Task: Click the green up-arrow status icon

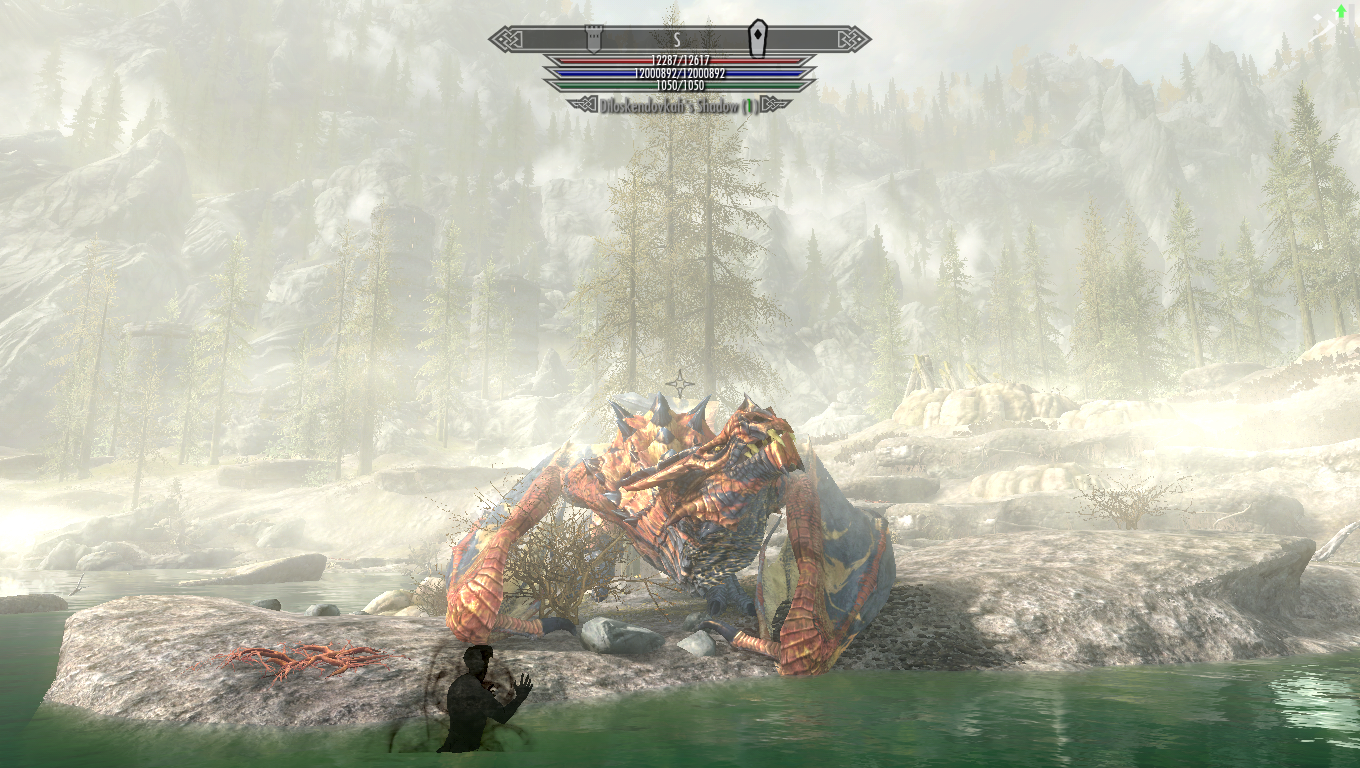Action: tap(1340, 12)
